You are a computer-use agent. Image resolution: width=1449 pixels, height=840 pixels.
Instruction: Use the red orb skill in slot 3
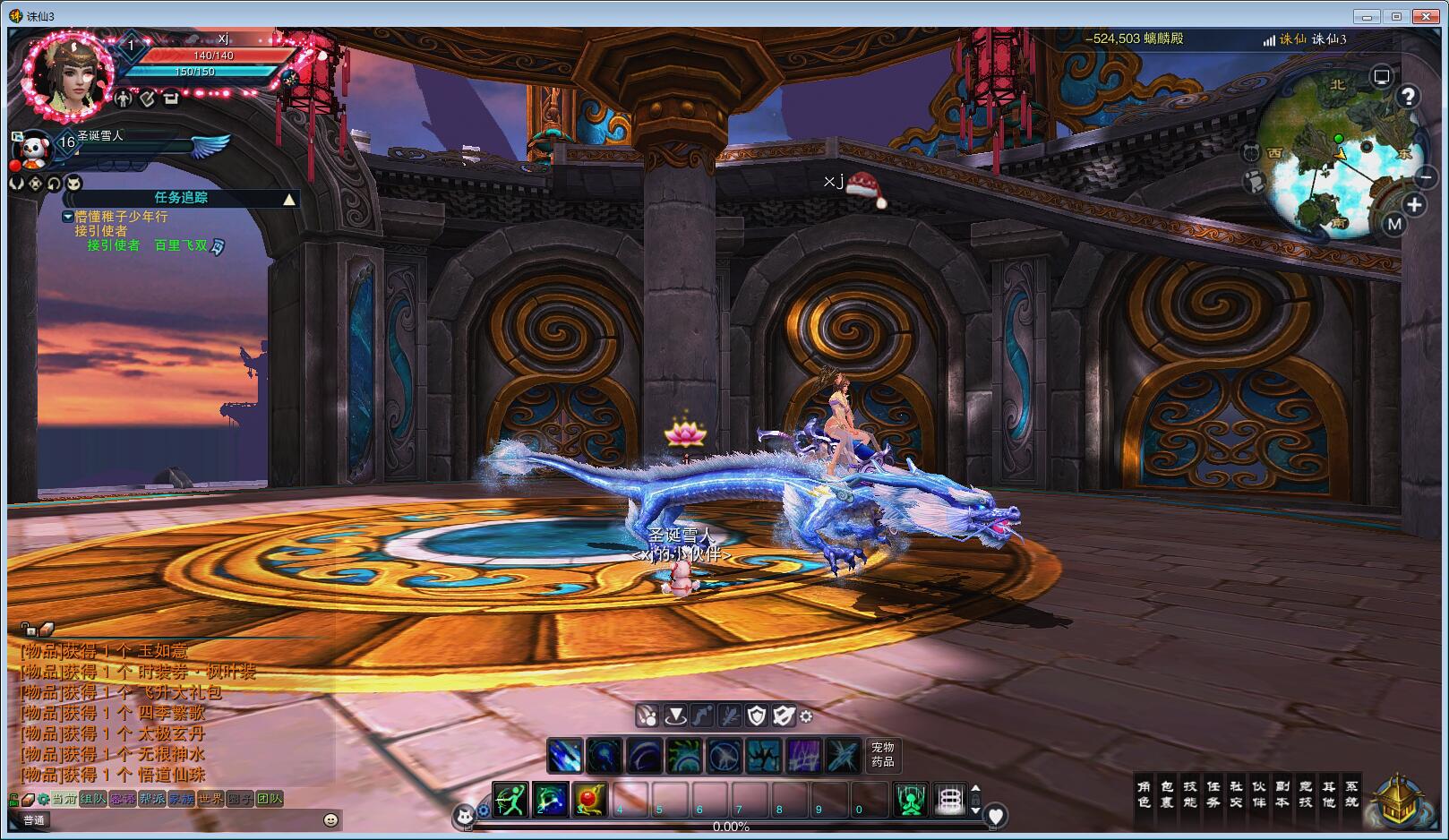click(x=589, y=799)
